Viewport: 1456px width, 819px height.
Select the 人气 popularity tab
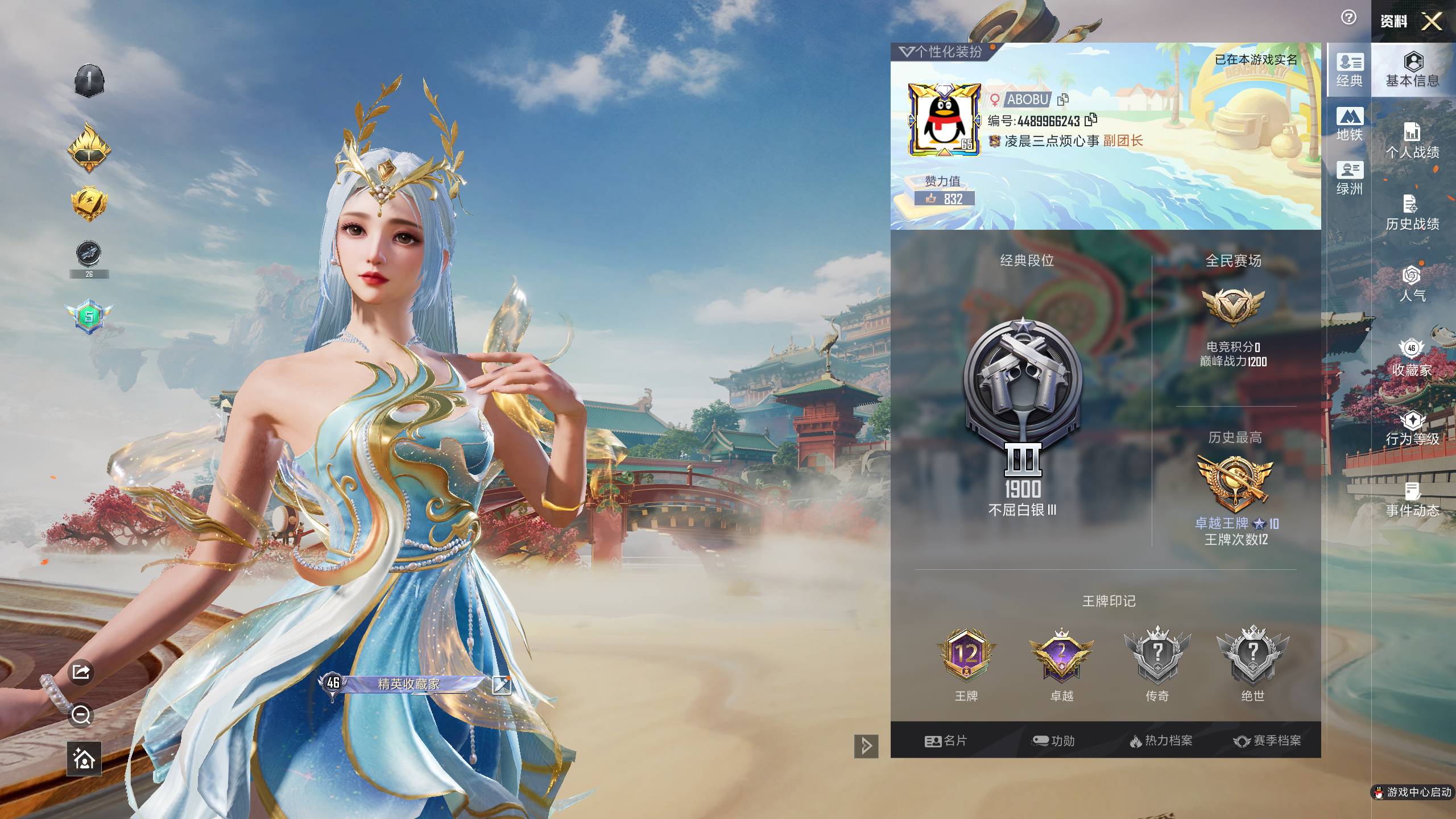[1412, 284]
